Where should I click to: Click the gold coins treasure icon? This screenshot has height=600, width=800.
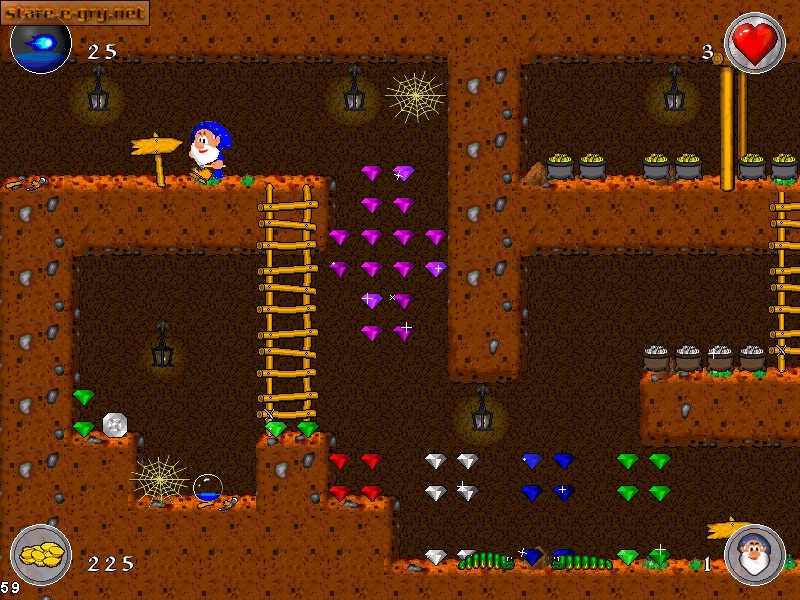coord(41,554)
